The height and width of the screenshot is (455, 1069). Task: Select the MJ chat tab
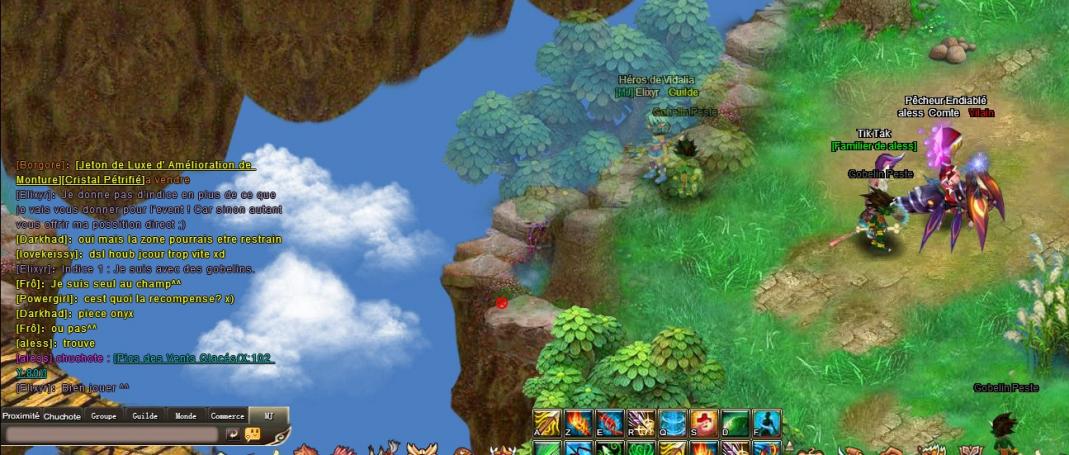[x=268, y=416]
